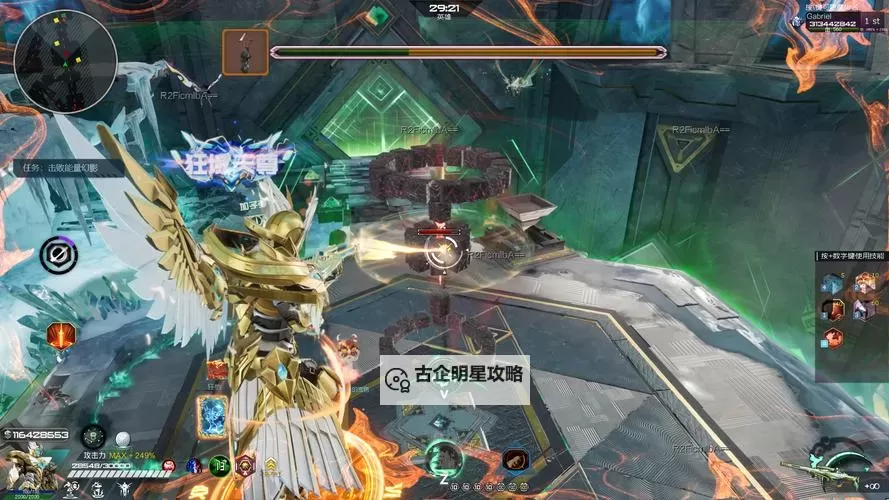Open the 古企明星攻略 guide overlay
This screenshot has height=500, width=889.
click(455, 378)
